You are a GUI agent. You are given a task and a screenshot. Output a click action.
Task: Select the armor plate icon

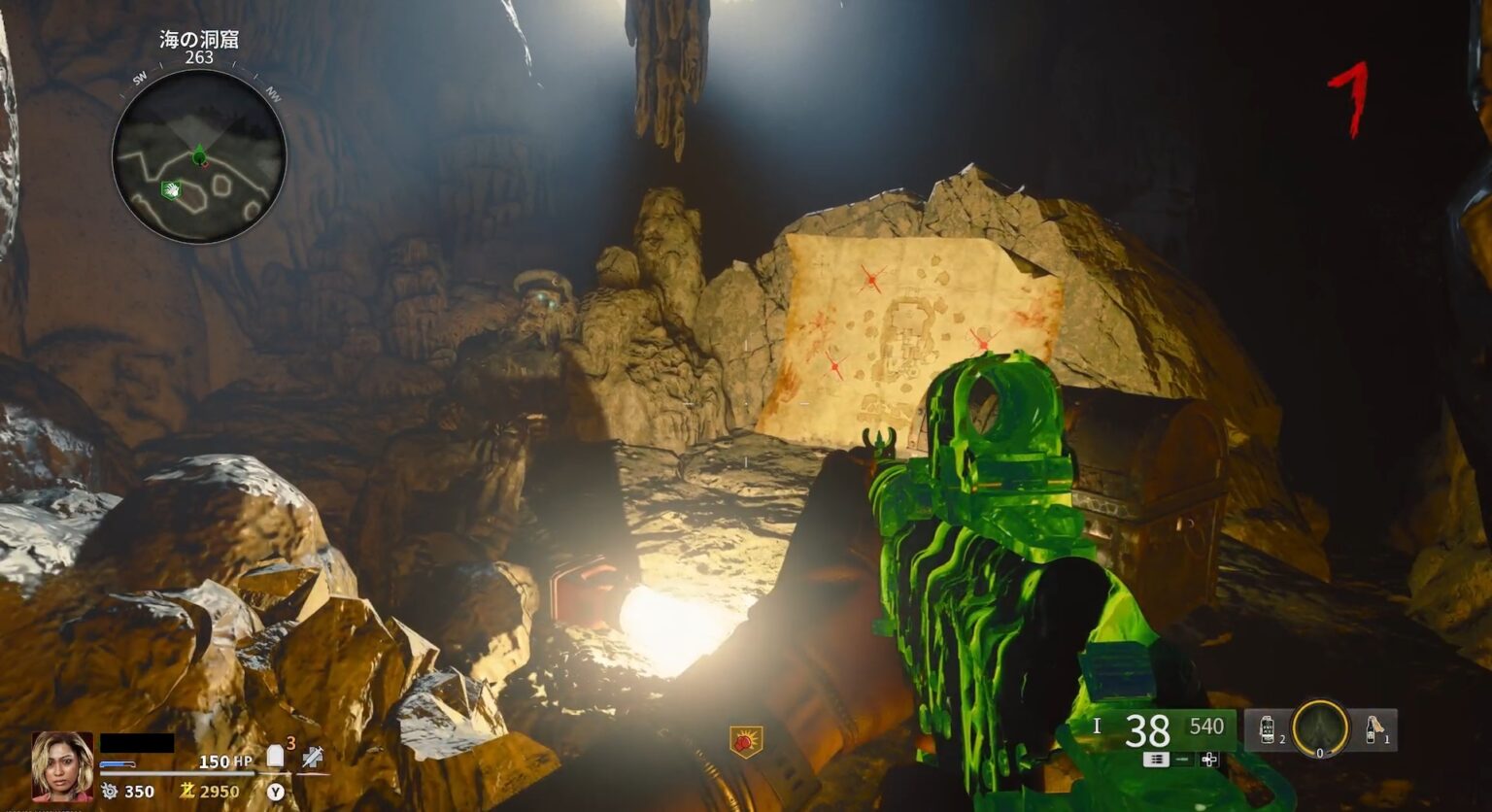[x=276, y=757]
